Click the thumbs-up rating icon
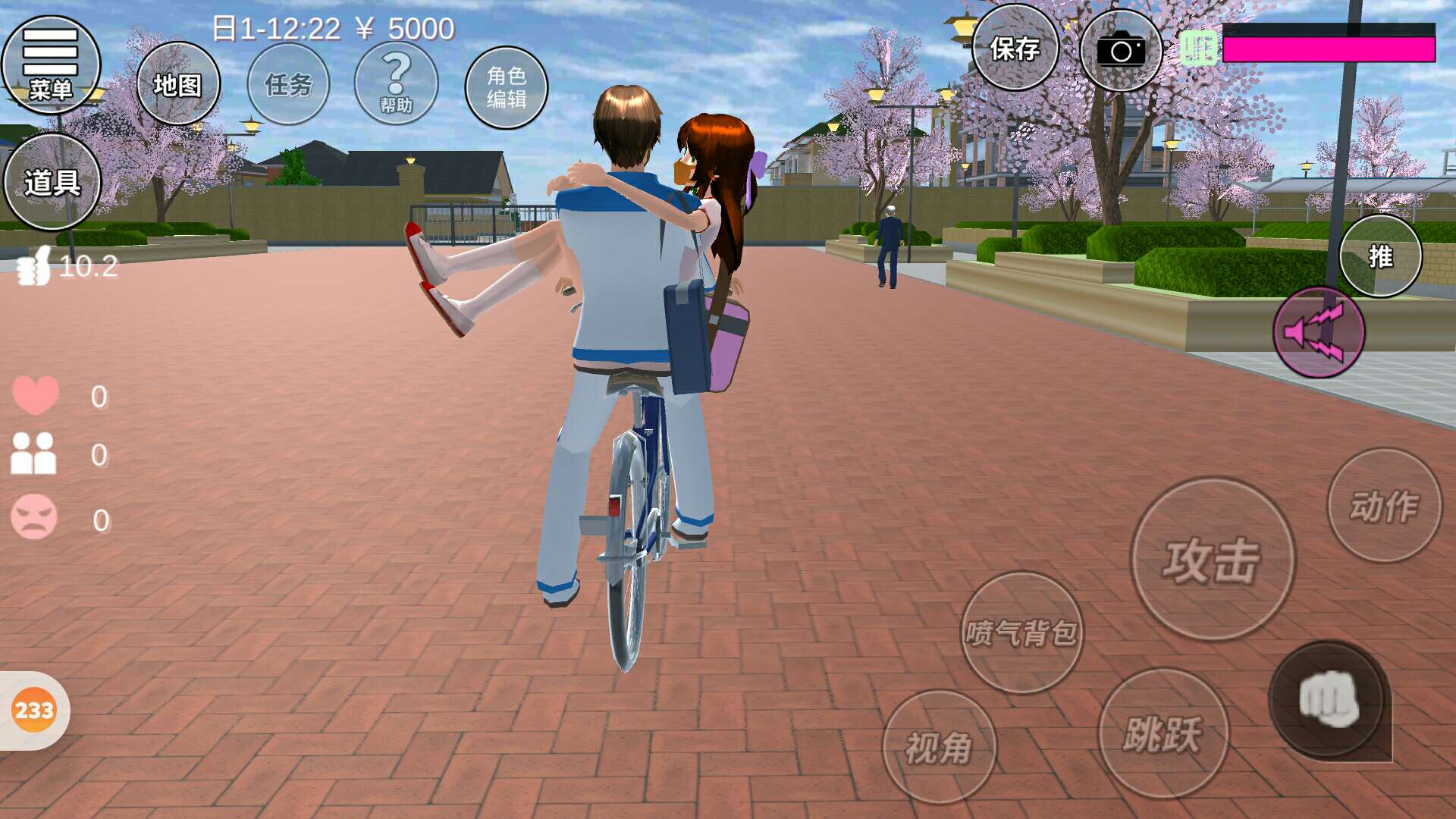 [34, 266]
